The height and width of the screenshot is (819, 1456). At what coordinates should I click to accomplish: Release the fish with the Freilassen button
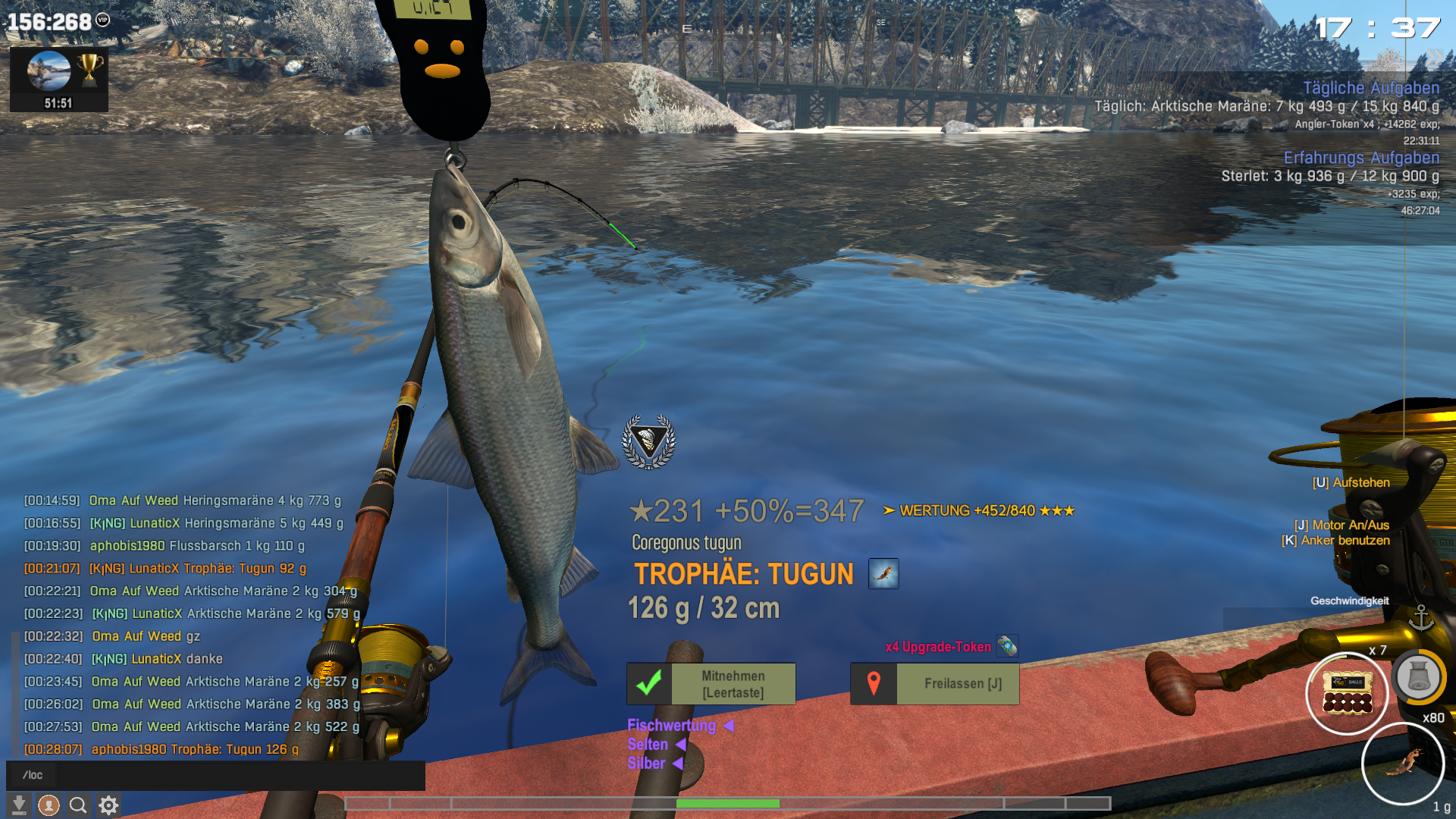click(935, 684)
